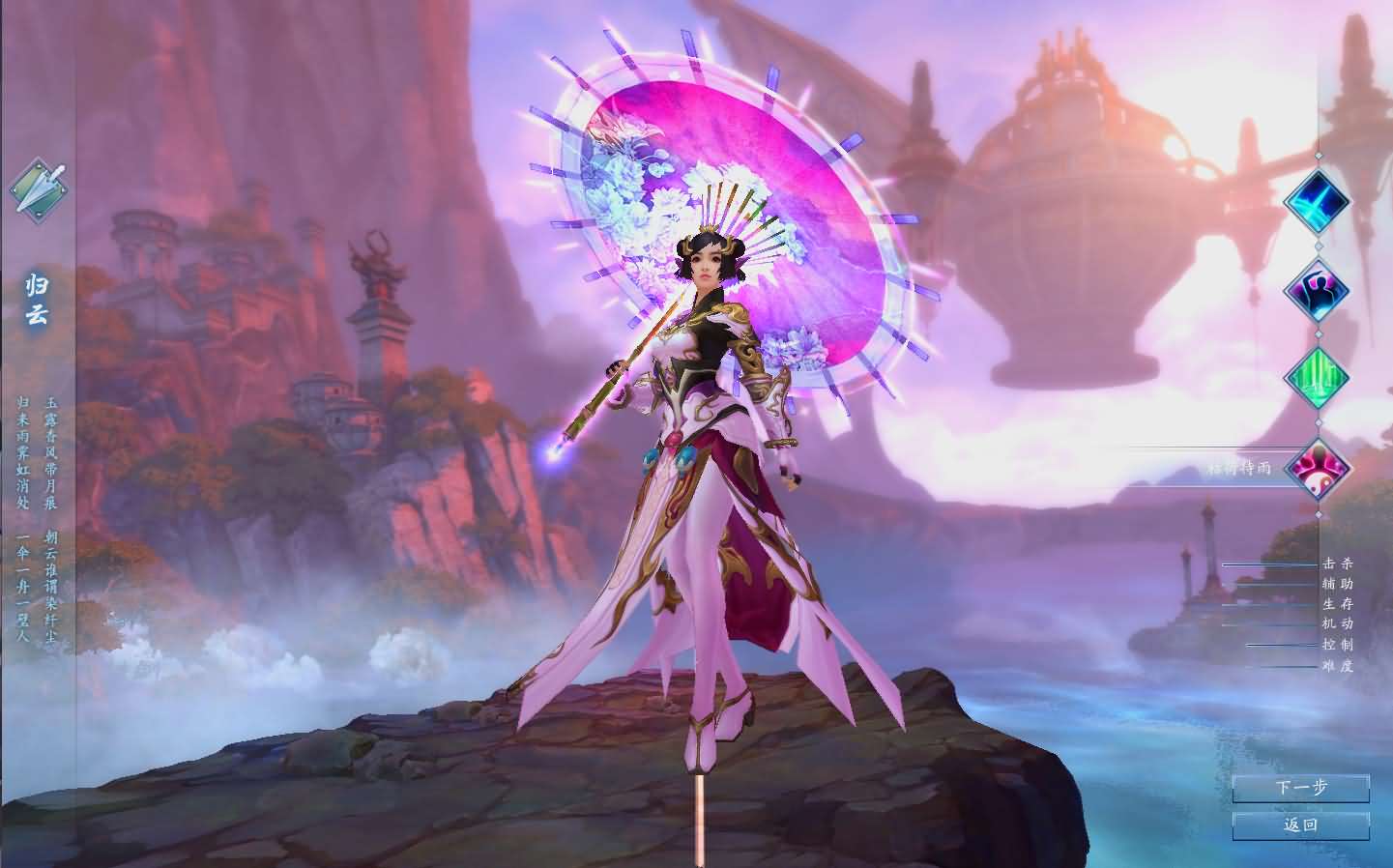Click the 辅助 (Support) rating bar

coord(1269,585)
